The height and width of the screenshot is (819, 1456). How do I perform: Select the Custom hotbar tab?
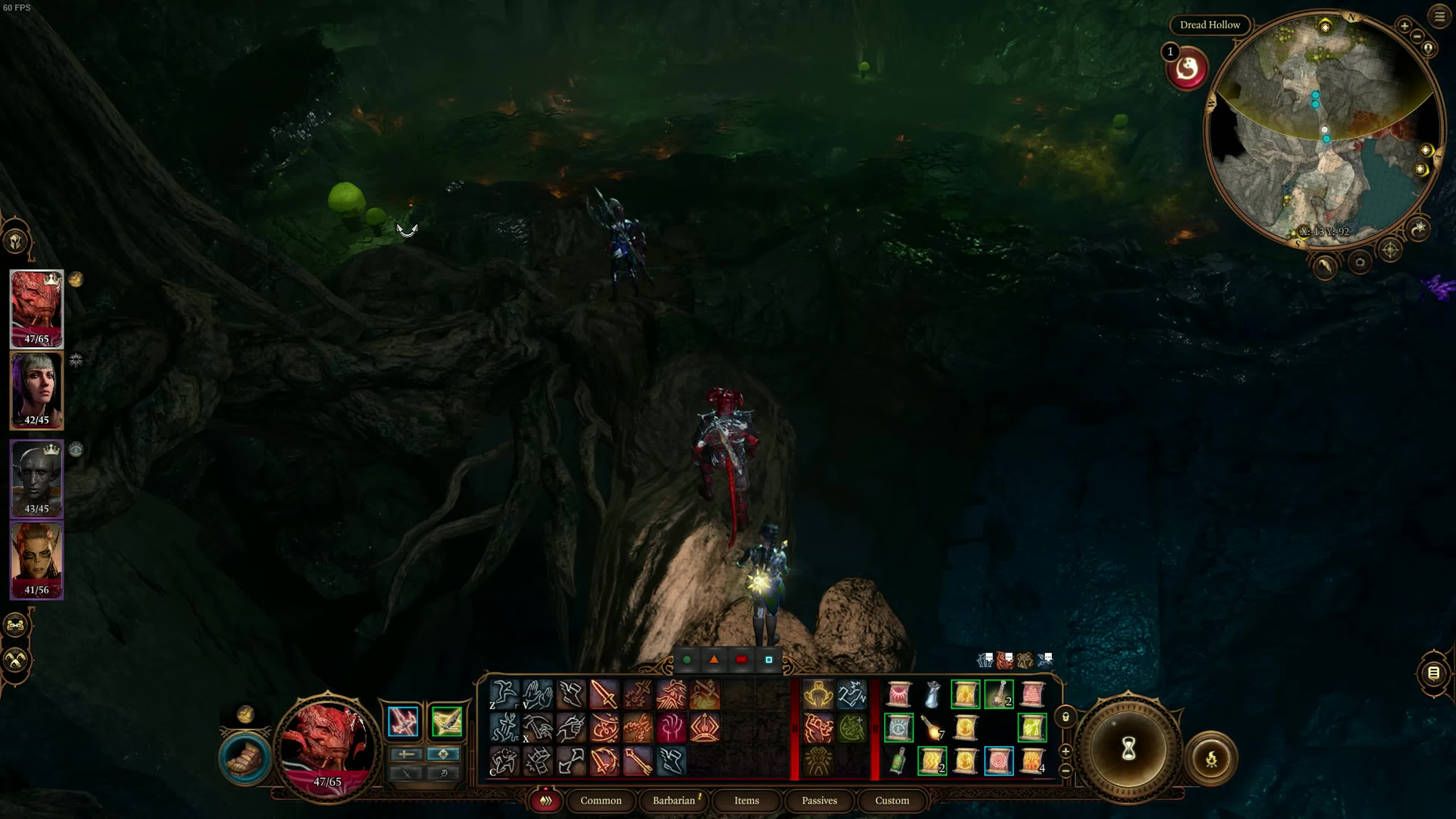coord(891,800)
